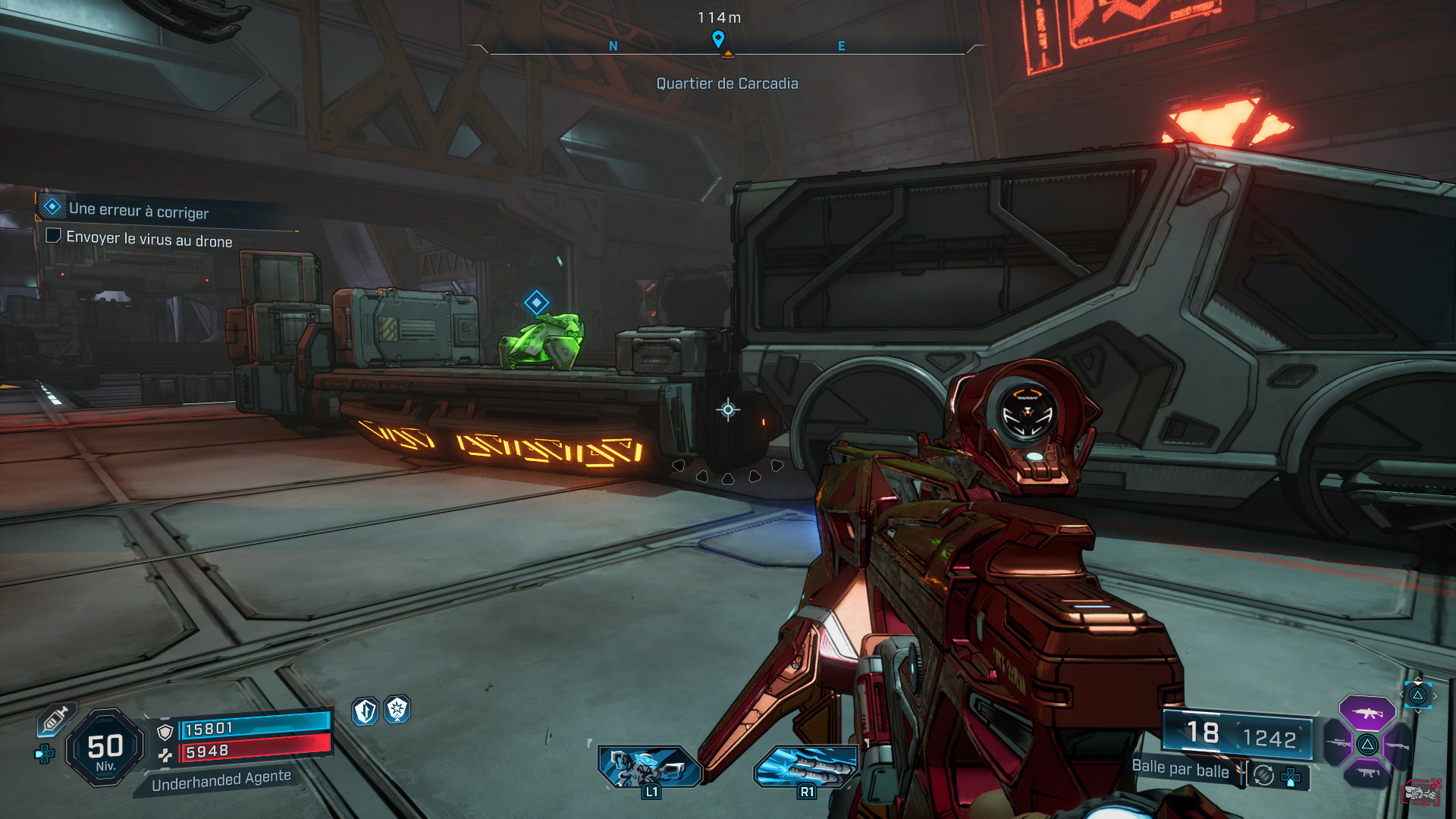1456x819 pixels.
Task: Click the 'Quartier de Carcadia' location label
Action: [x=727, y=83]
